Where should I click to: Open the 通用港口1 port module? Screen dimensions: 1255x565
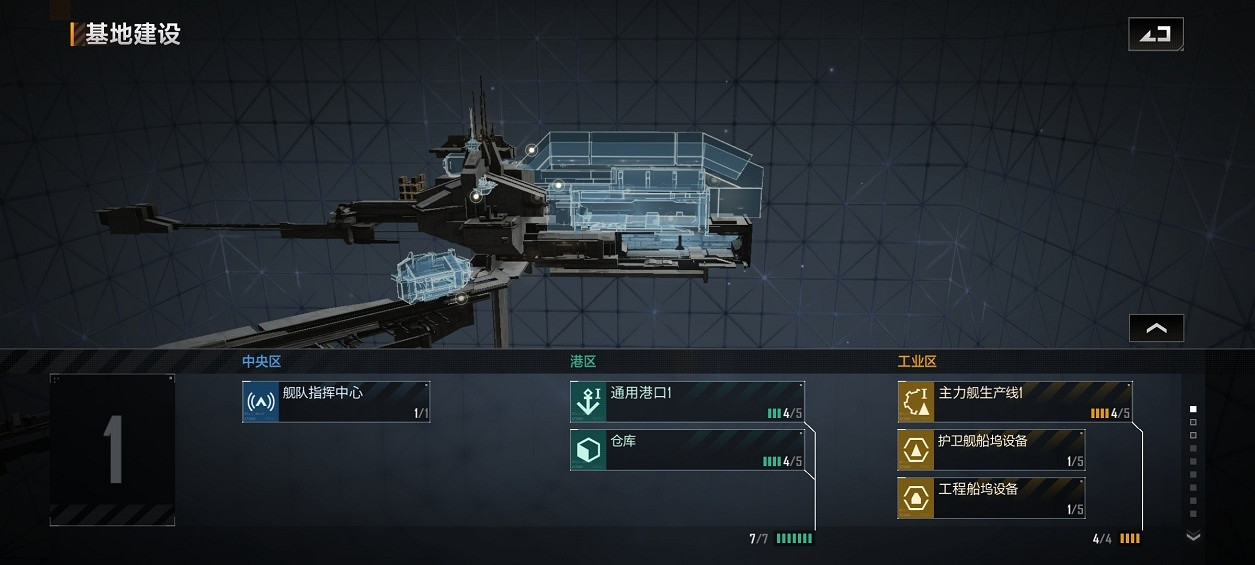tap(687, 401)
